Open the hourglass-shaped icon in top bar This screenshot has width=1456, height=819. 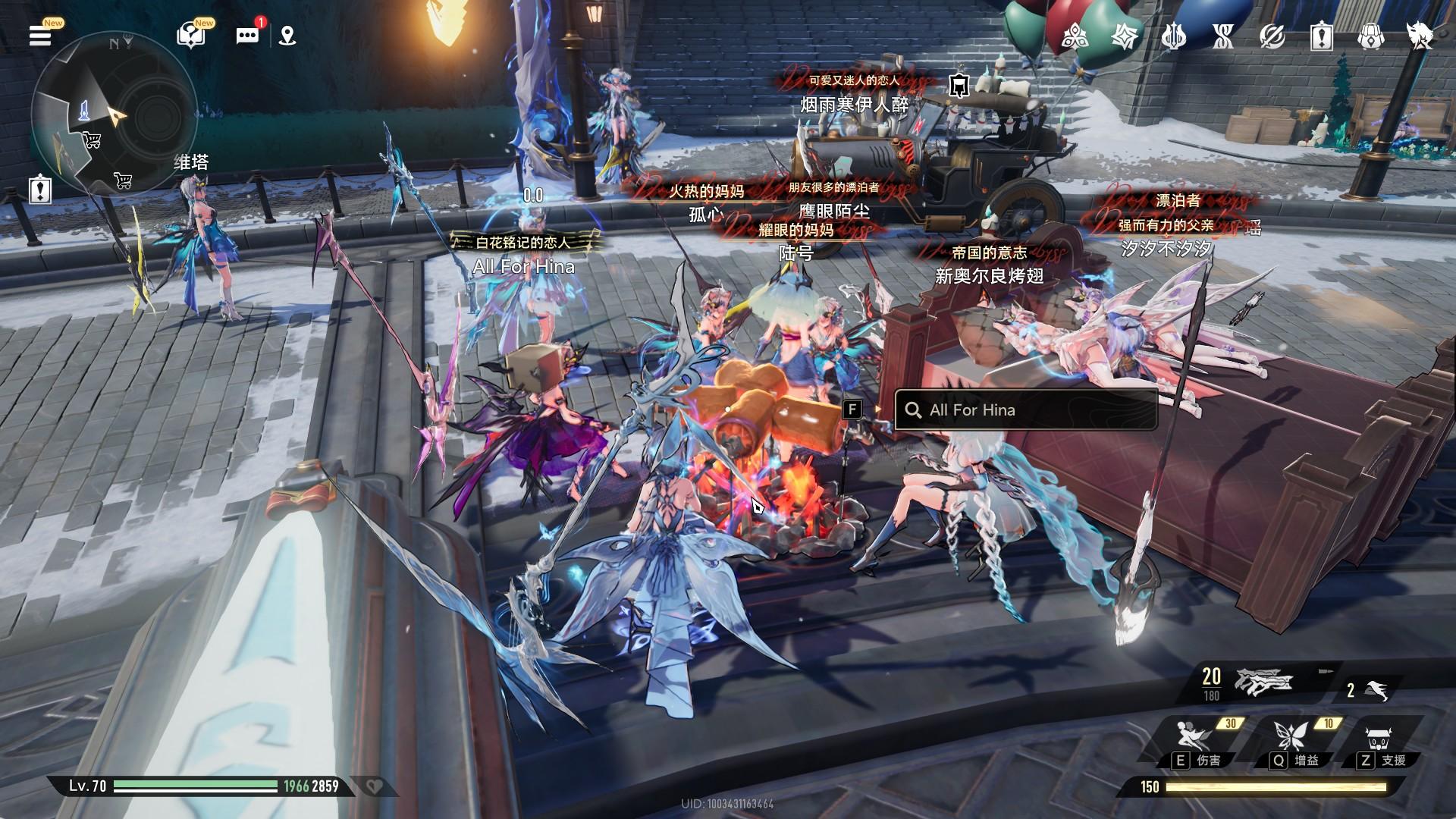(1222, 36)
